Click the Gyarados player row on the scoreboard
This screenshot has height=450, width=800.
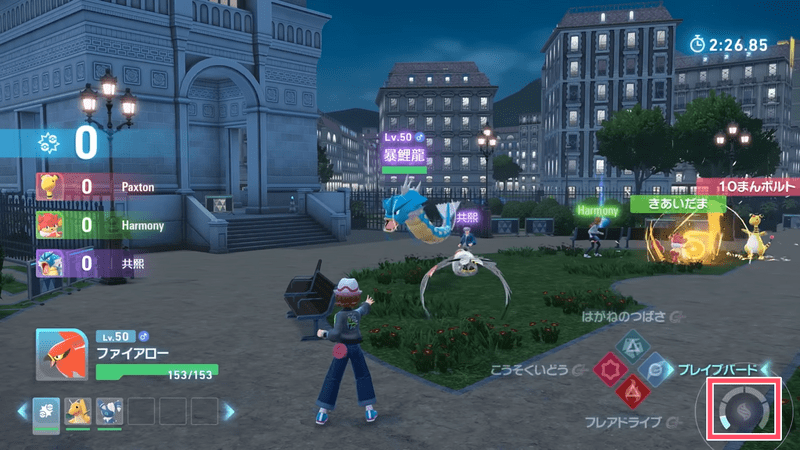tap(100, 263)
